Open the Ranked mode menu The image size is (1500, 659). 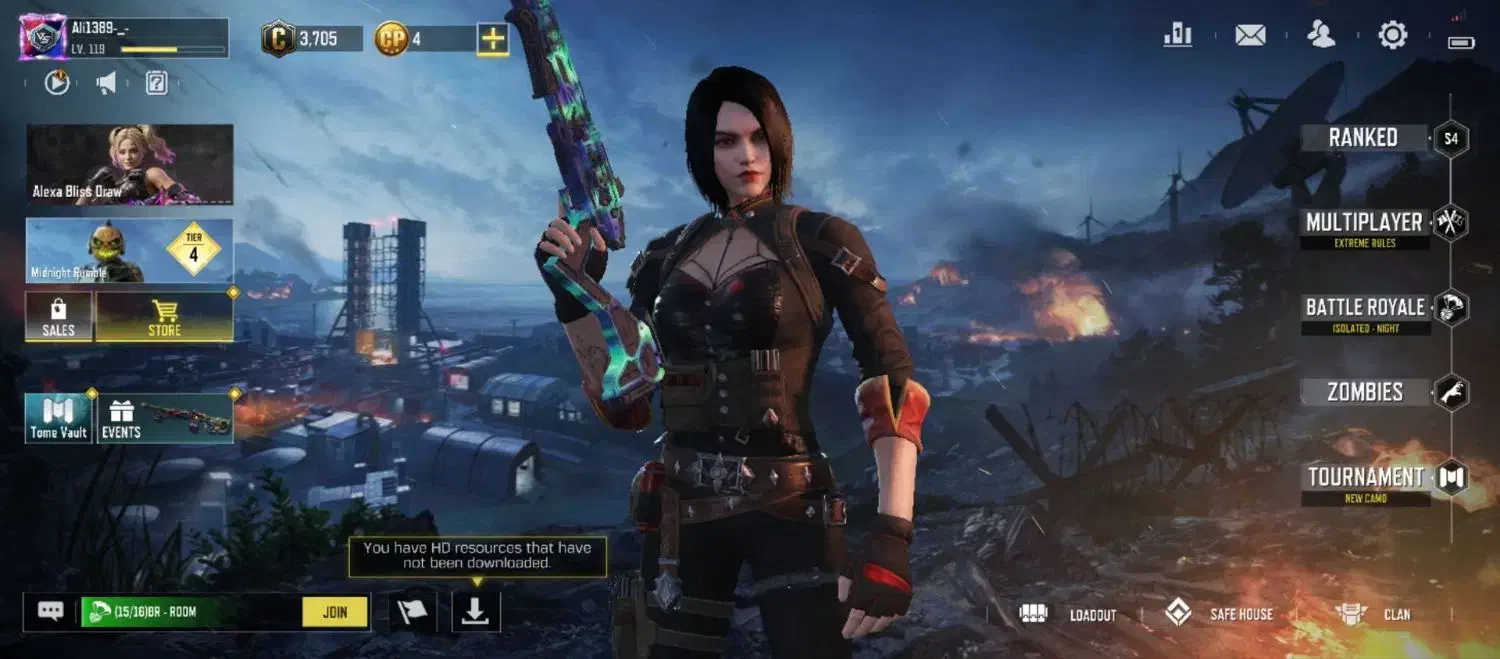[1364, 138]
